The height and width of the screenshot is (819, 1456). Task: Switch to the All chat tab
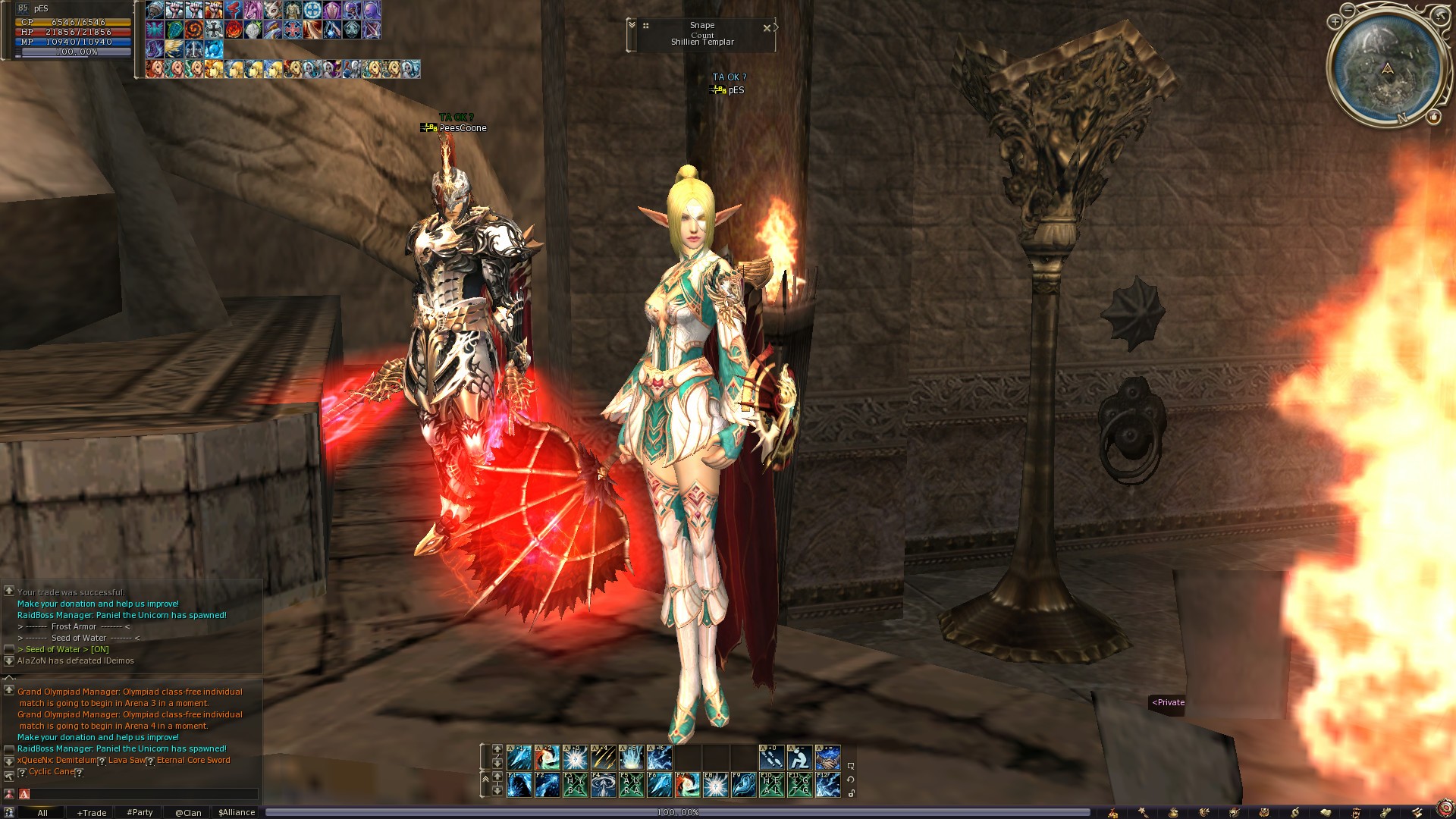click(x=42, y=812)
